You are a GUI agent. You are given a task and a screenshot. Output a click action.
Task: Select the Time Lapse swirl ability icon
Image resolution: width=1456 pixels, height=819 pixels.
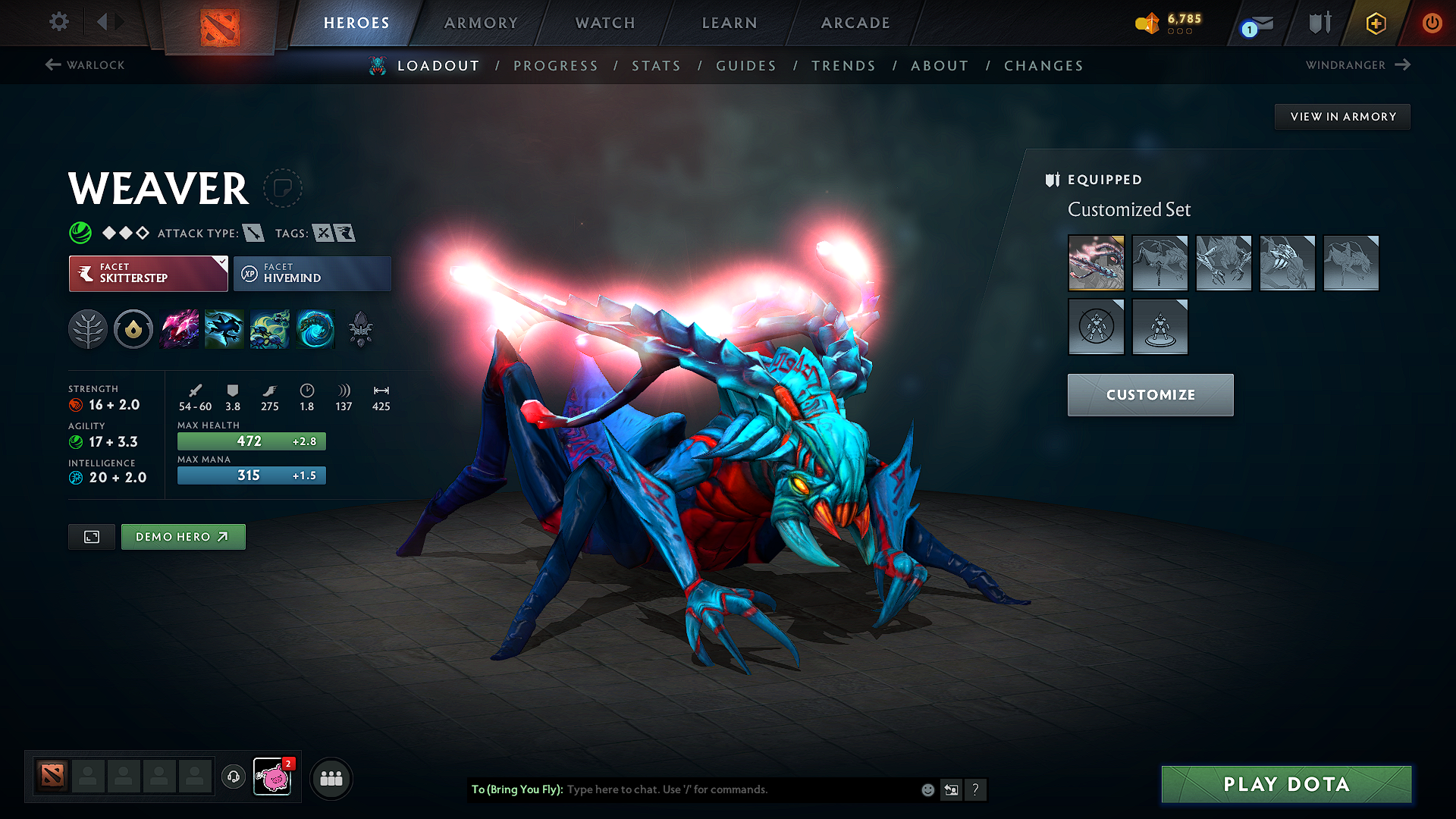(315, 328)
